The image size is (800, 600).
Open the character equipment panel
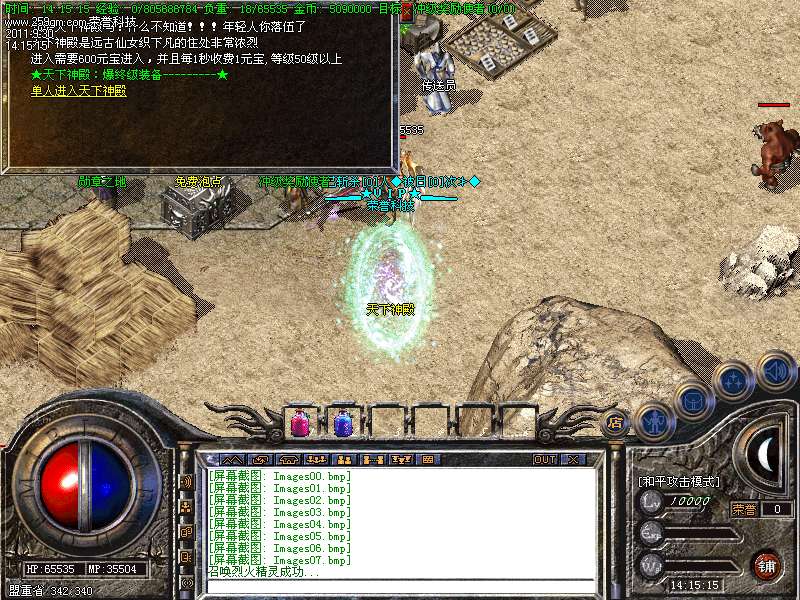coord(655,421)
